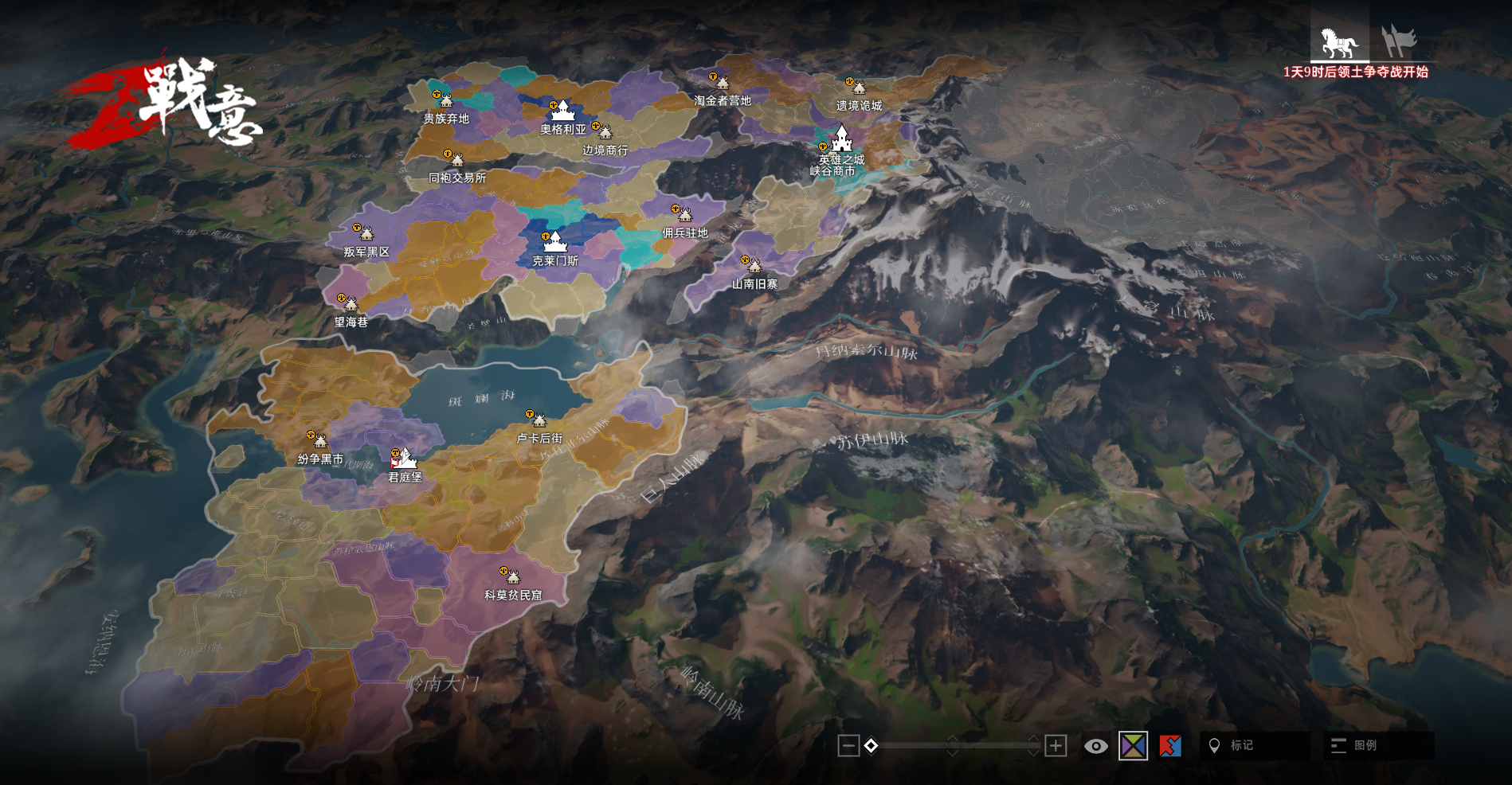Click the diamond zoom slider handle
Screen dimensions: 1512x785
tap(871, 746)
